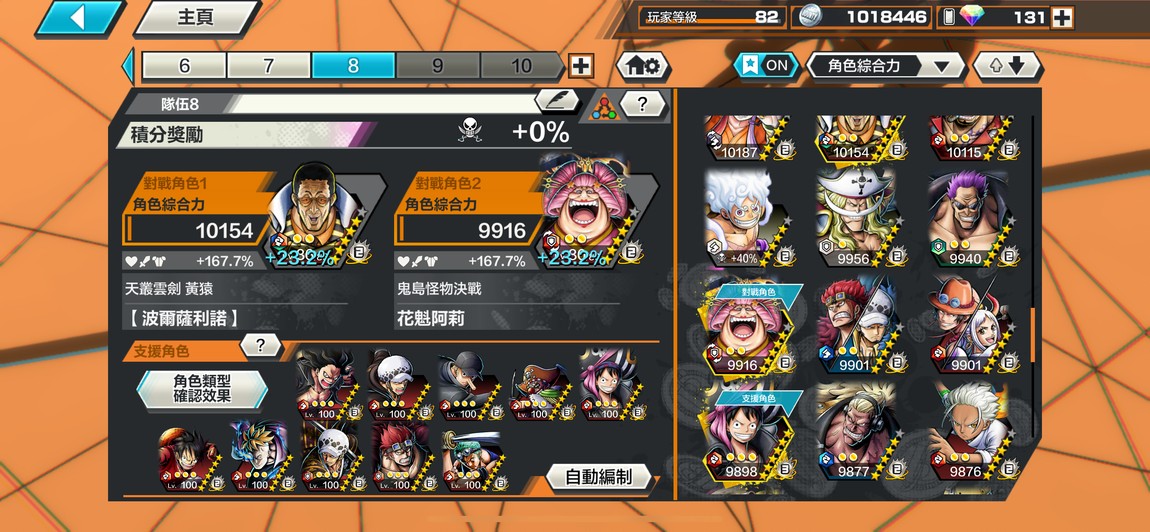This screenshot has width=1150, height=532.
Task: Go back with the blue arrow button
Action: coord(79,18)
